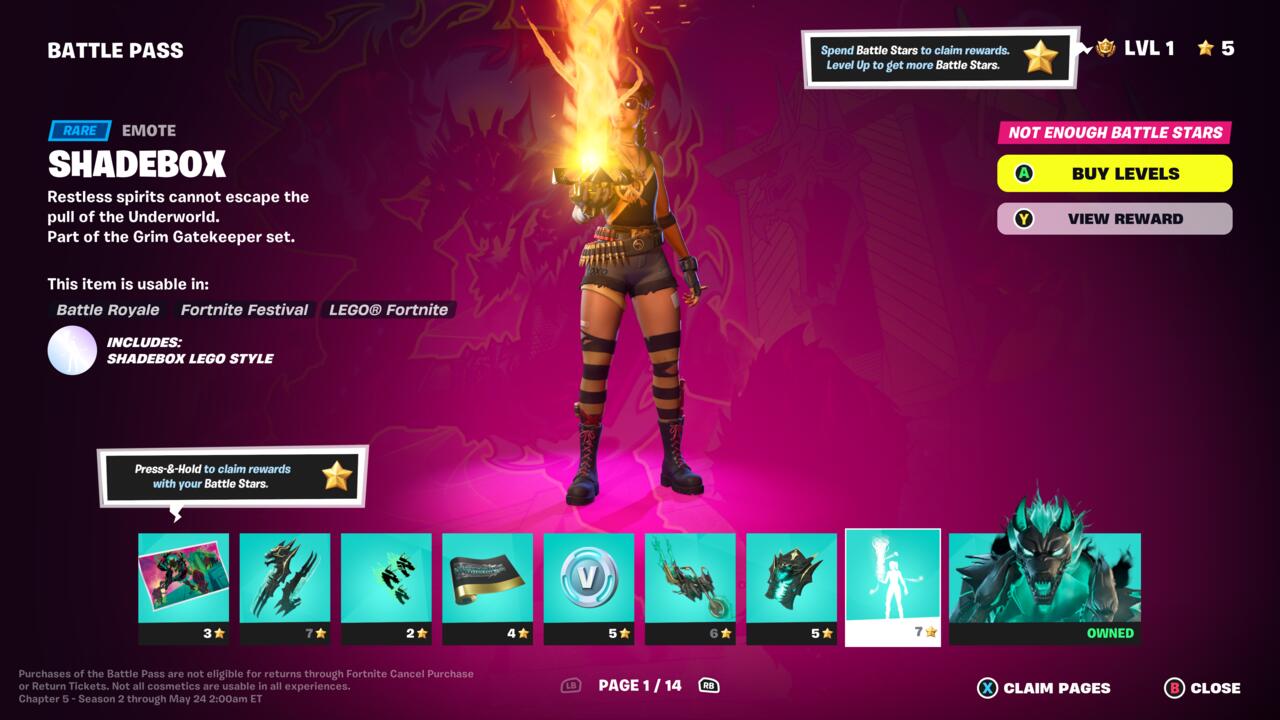This screenshot has width=1280, height=720.
Task: Click the Shadebox LEGO Style included item icon
Action: 72,350
